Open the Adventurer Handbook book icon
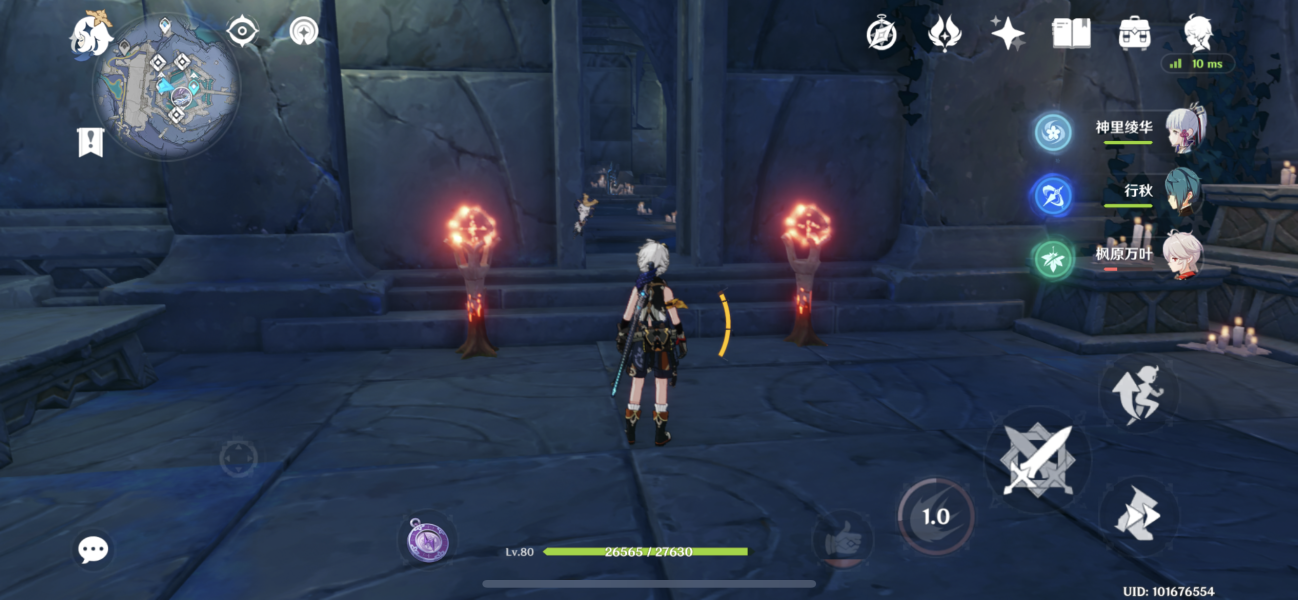The image size is (1298, 600). click(x=1071, y=34)
